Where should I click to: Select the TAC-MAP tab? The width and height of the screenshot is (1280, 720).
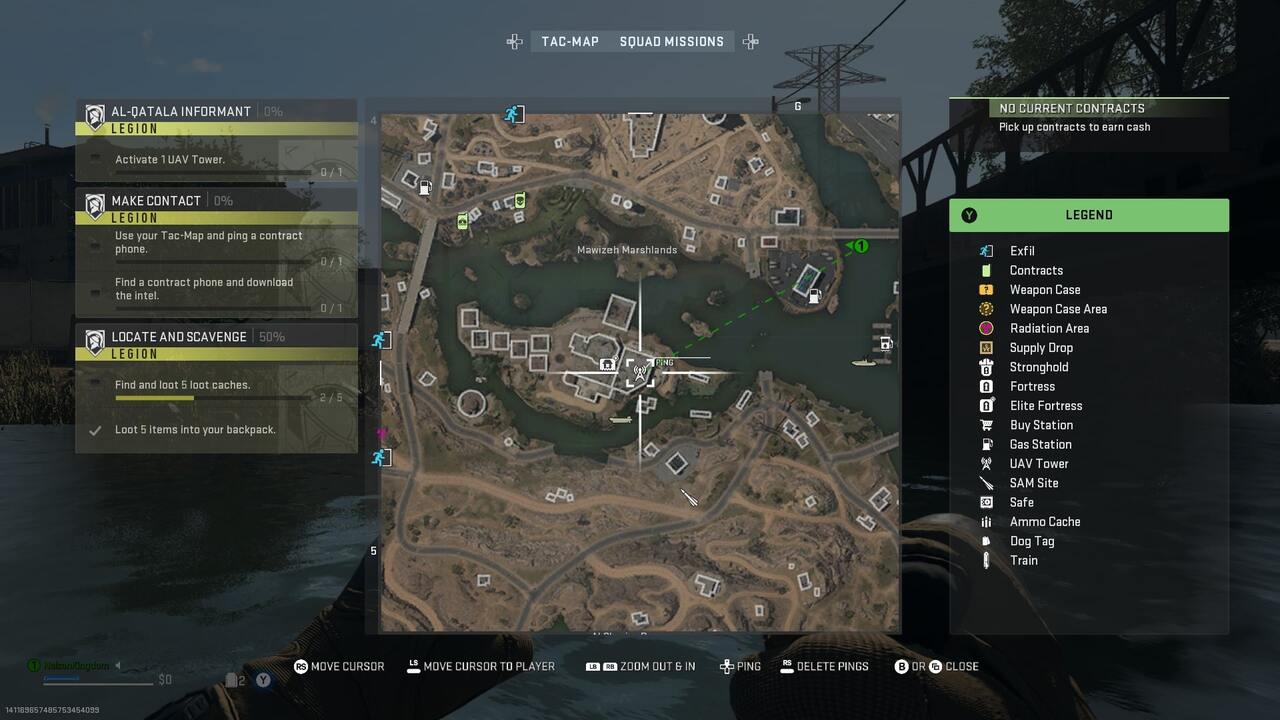click(570, 41)
